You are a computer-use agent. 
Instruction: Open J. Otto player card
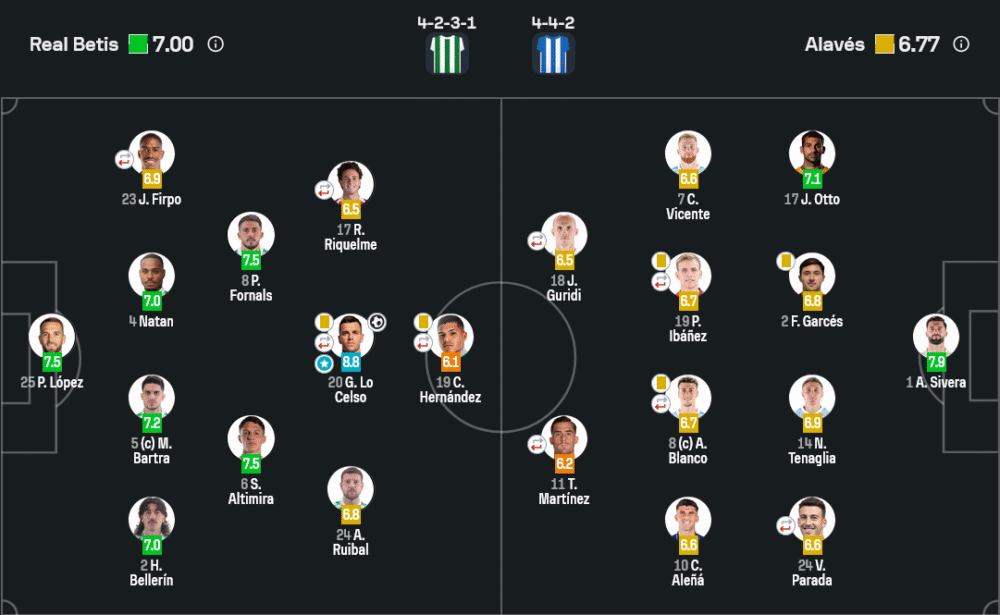[x=812, y=154]
